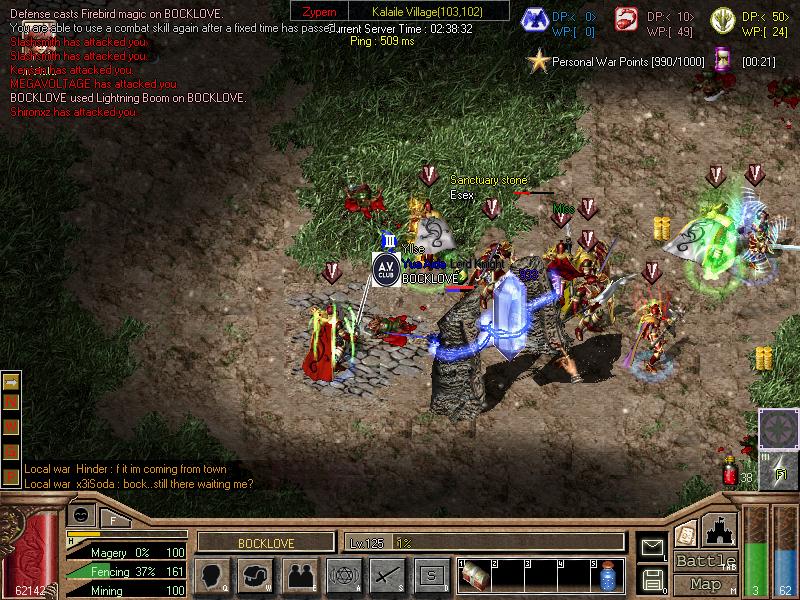Switch to the F tab above skills
This screenshot has width=800, height=600.
(x=113, y=519)
